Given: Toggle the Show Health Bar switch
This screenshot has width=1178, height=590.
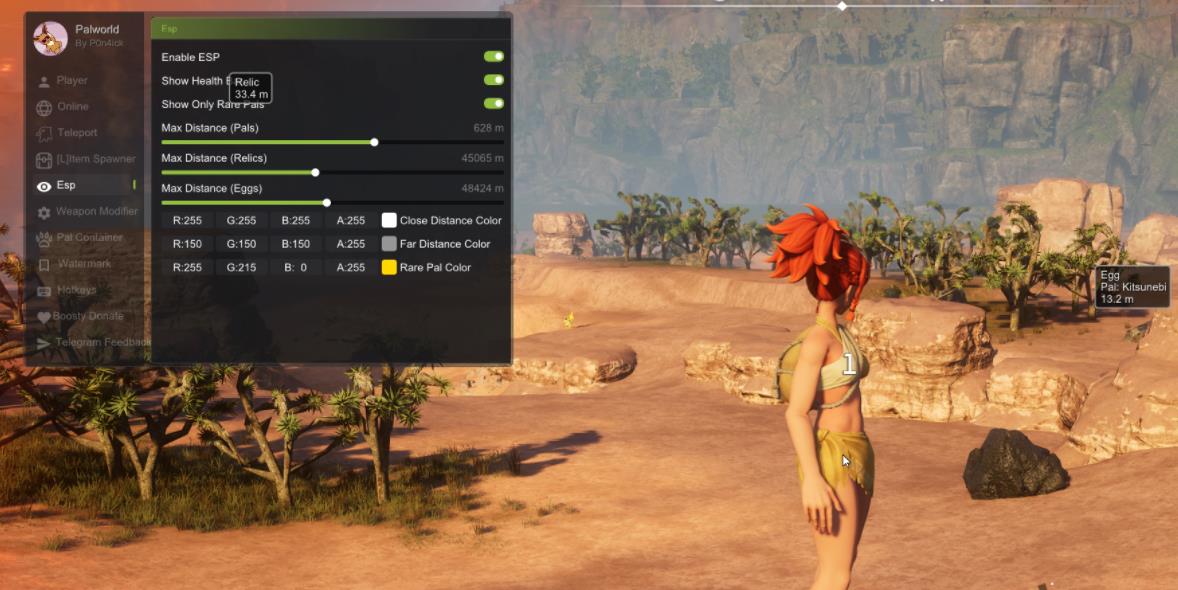Looking at the screenshot, I should click(x=493, y=80).
